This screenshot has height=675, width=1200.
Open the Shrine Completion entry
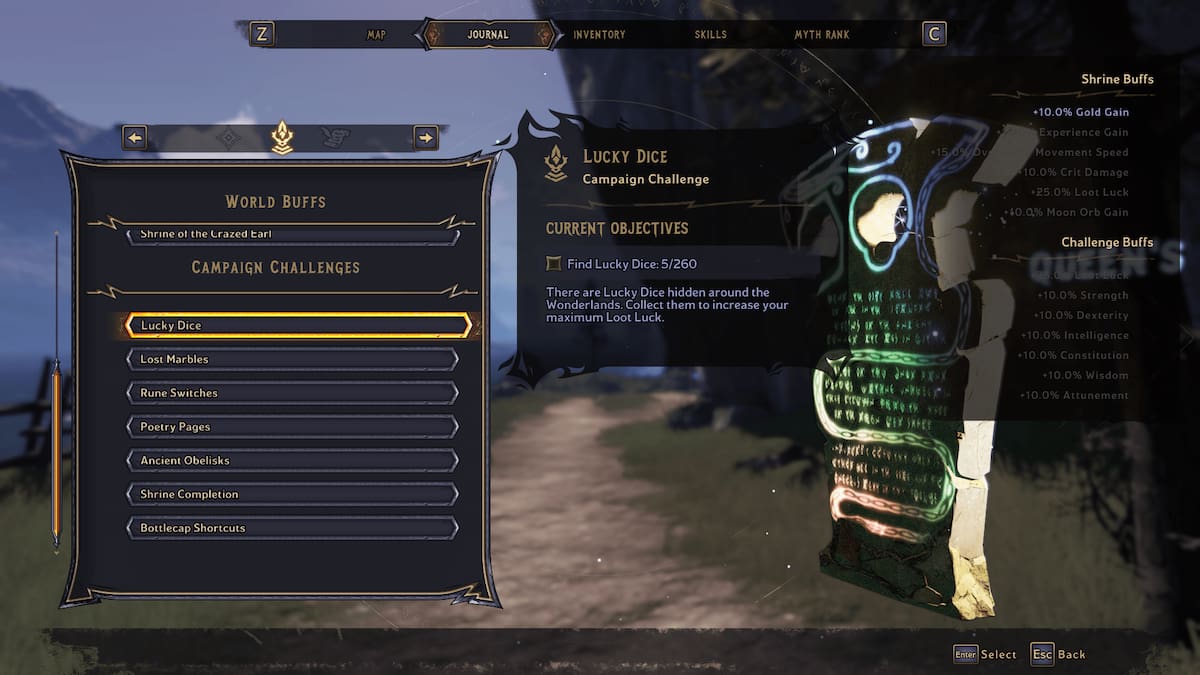click(x=292, y=495)
